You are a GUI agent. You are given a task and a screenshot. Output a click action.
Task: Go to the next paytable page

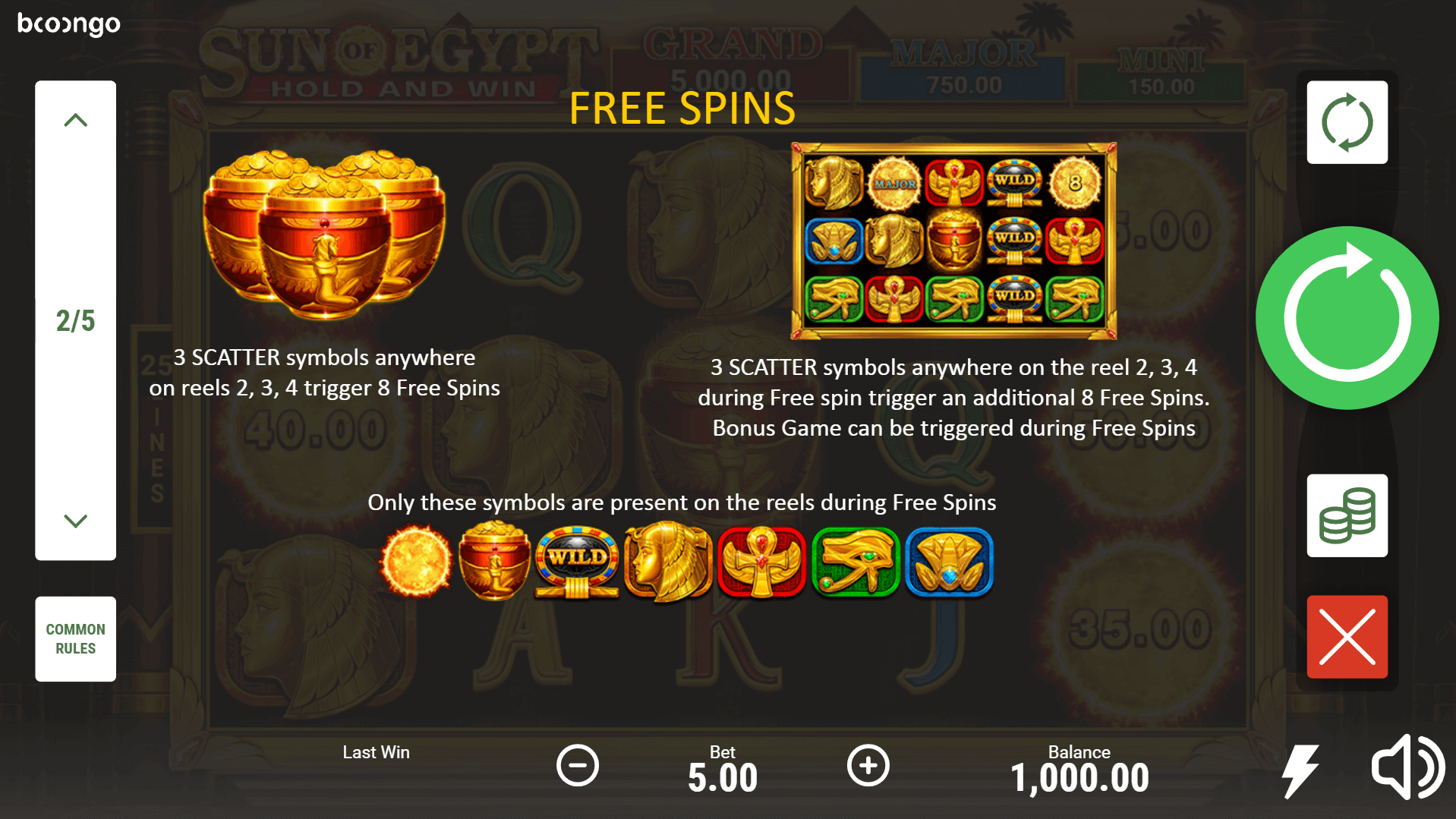pyautogui.click(x=75, y=521)
